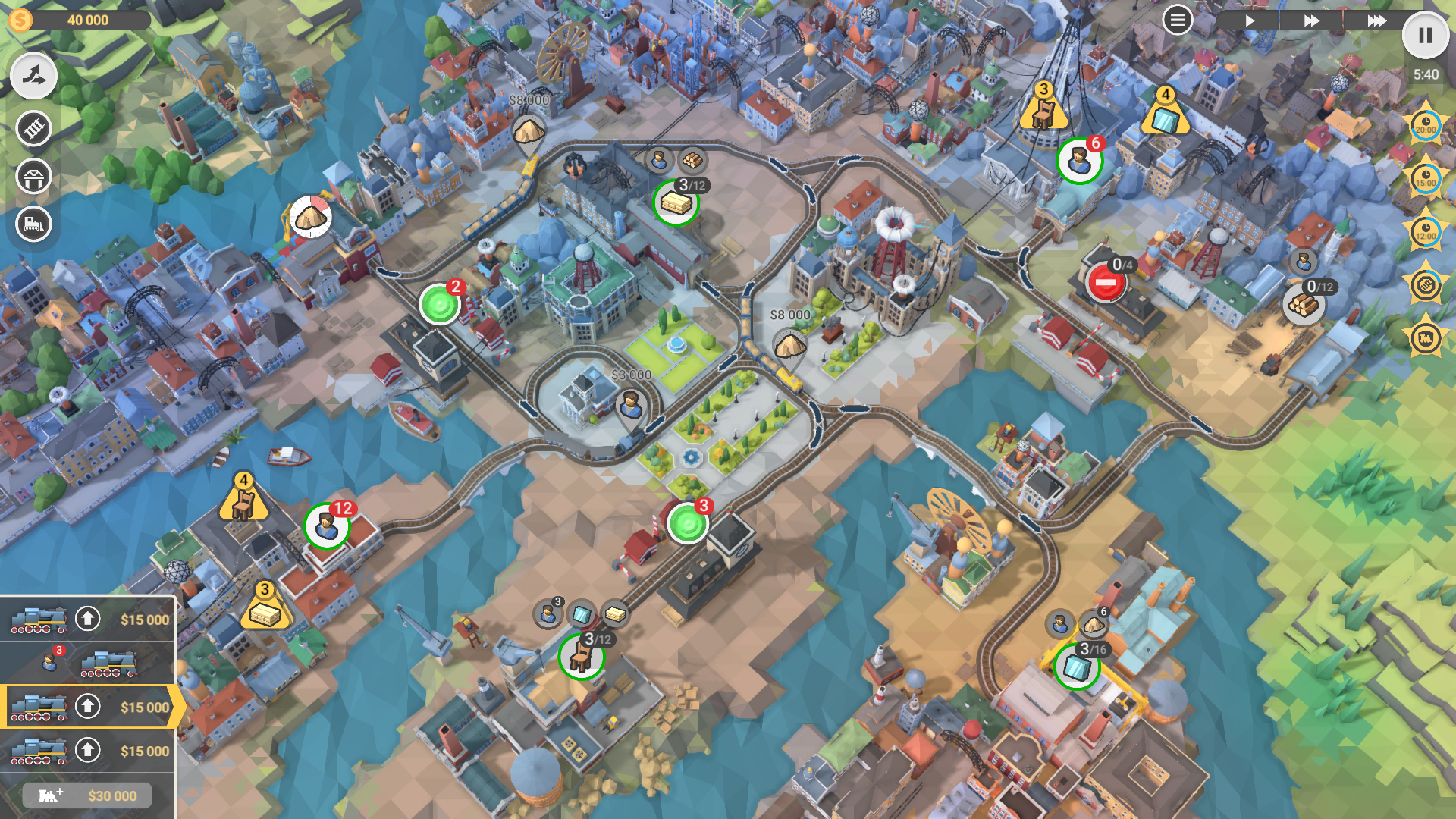
Task: Select the lumber mill 0/12 logs marker
Action: click(x=1304, y=305)
